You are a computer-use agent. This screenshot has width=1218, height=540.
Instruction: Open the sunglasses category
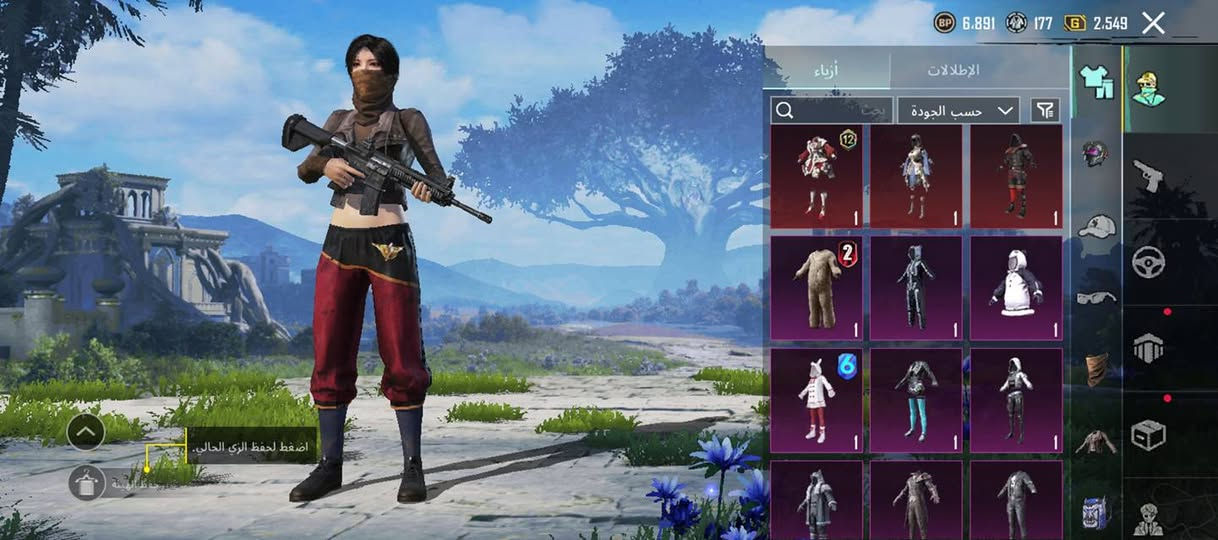pyautogui.click(x=1096, y=297)
